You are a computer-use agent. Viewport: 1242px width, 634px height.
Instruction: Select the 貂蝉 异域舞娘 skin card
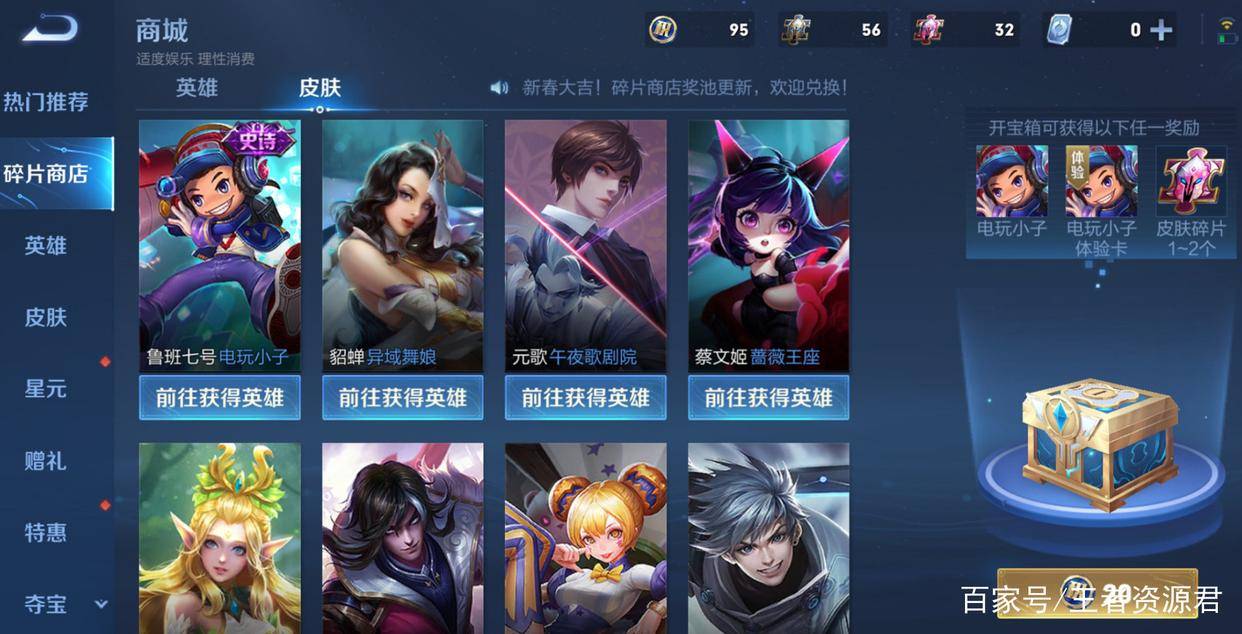402,245
